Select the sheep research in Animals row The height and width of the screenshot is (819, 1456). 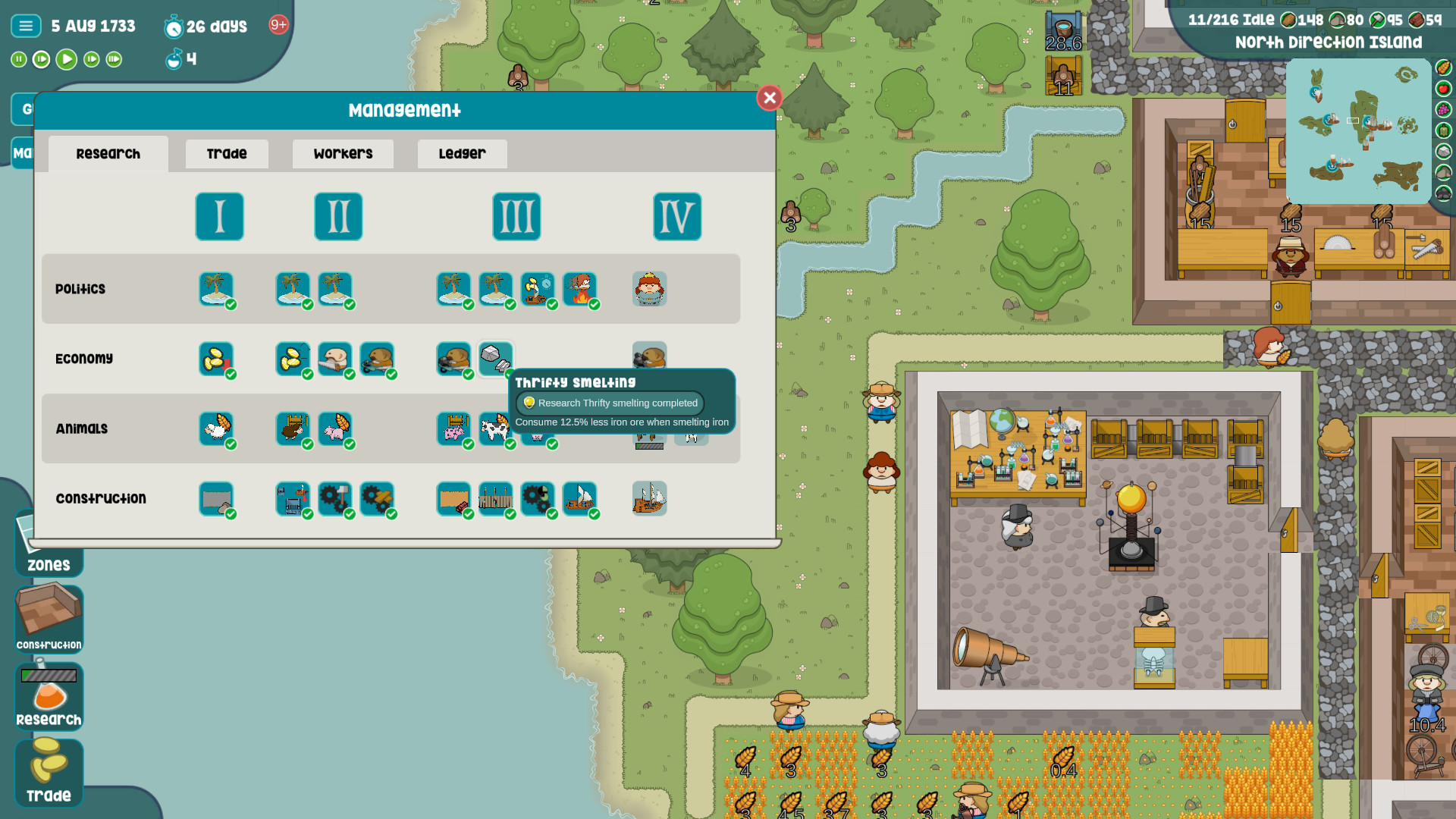tap(217, 428)
